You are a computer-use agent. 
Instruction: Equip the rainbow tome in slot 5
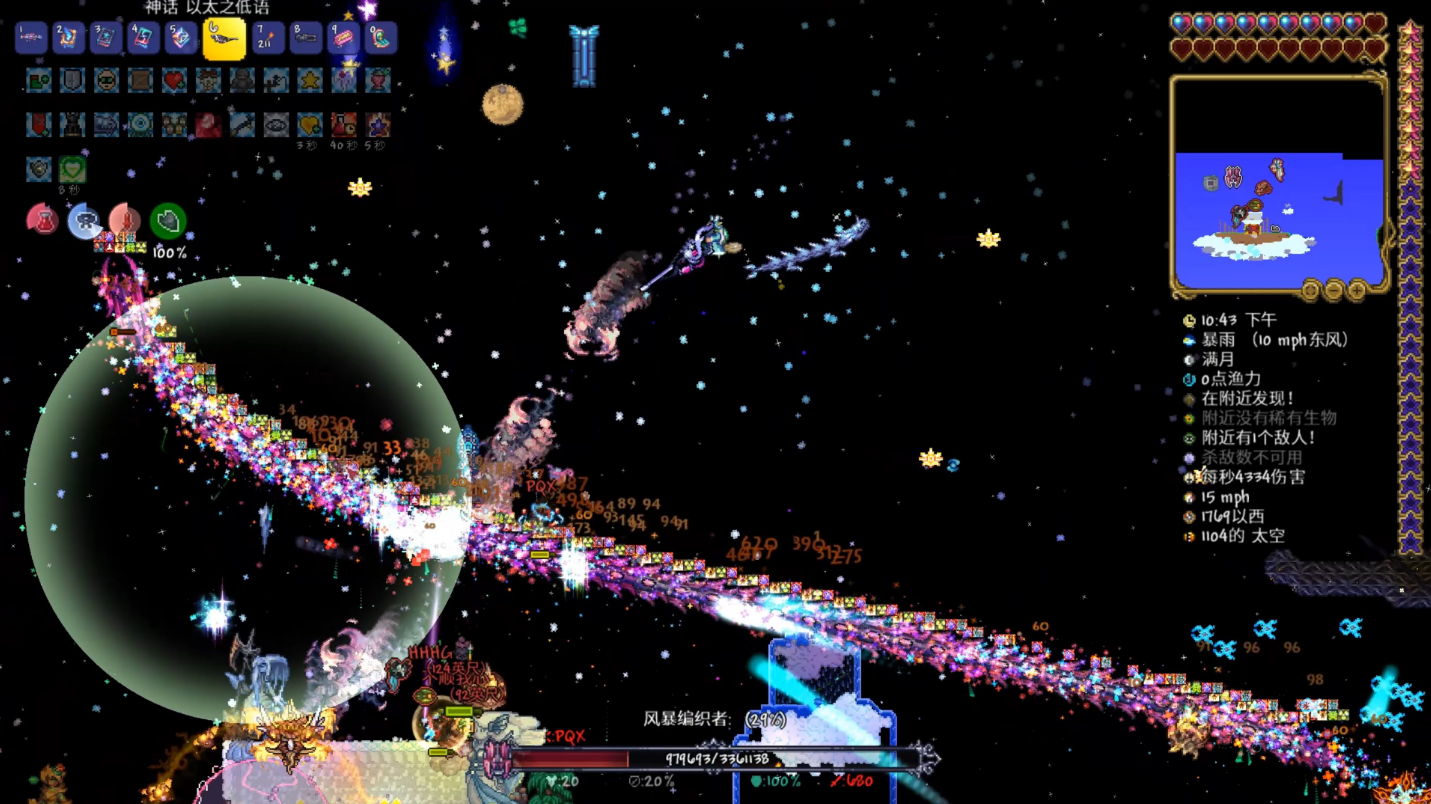pos(182,39)
